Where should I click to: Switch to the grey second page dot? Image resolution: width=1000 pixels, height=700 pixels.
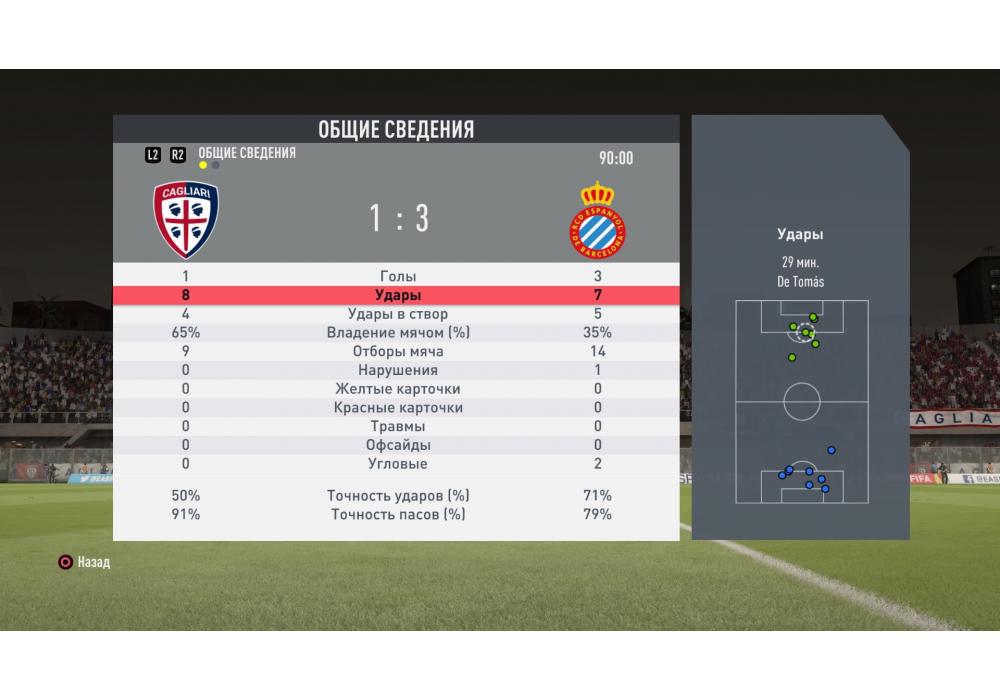point(216,166)
